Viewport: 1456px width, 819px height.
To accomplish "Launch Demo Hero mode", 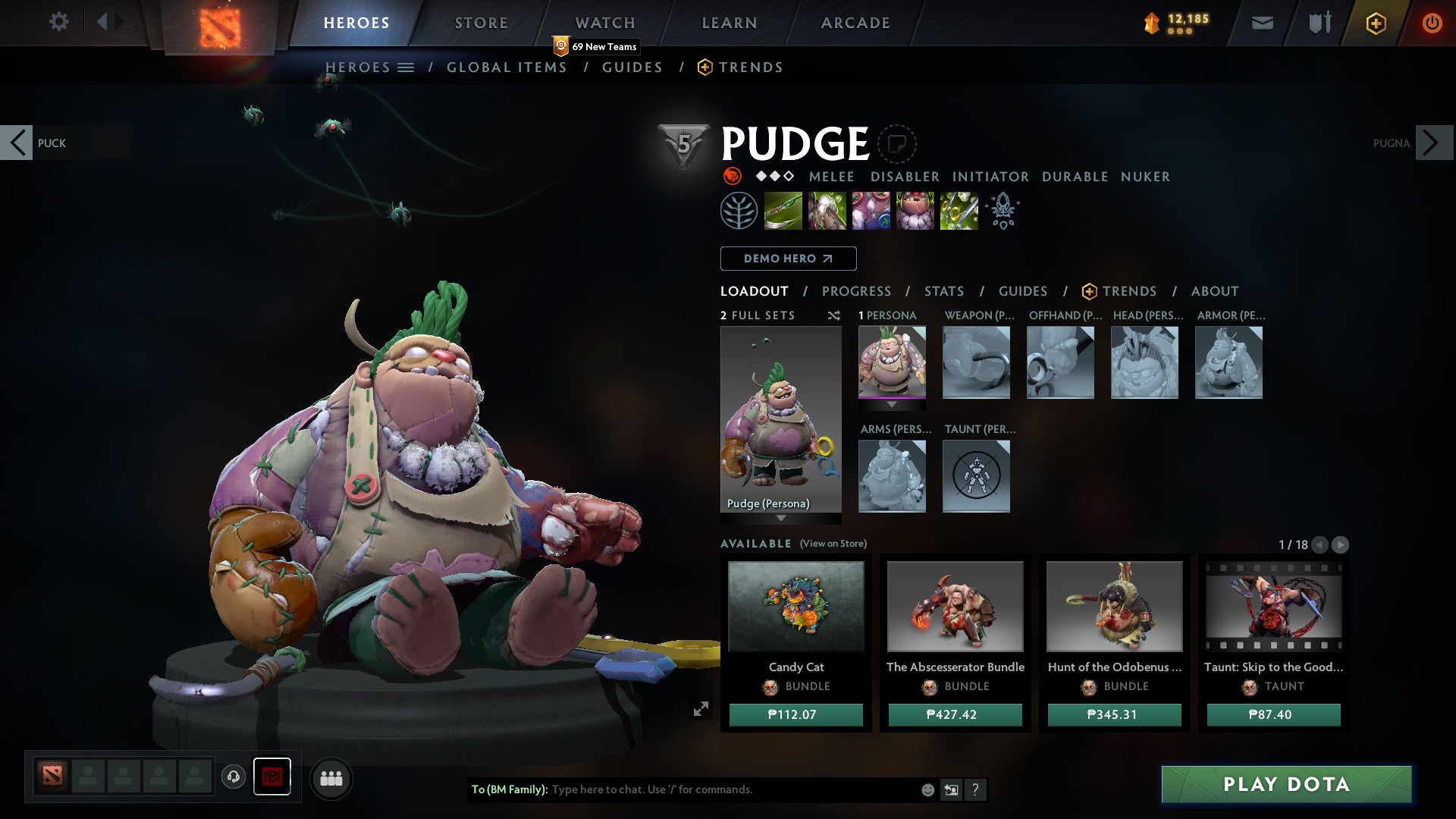I will click(788, 259).
